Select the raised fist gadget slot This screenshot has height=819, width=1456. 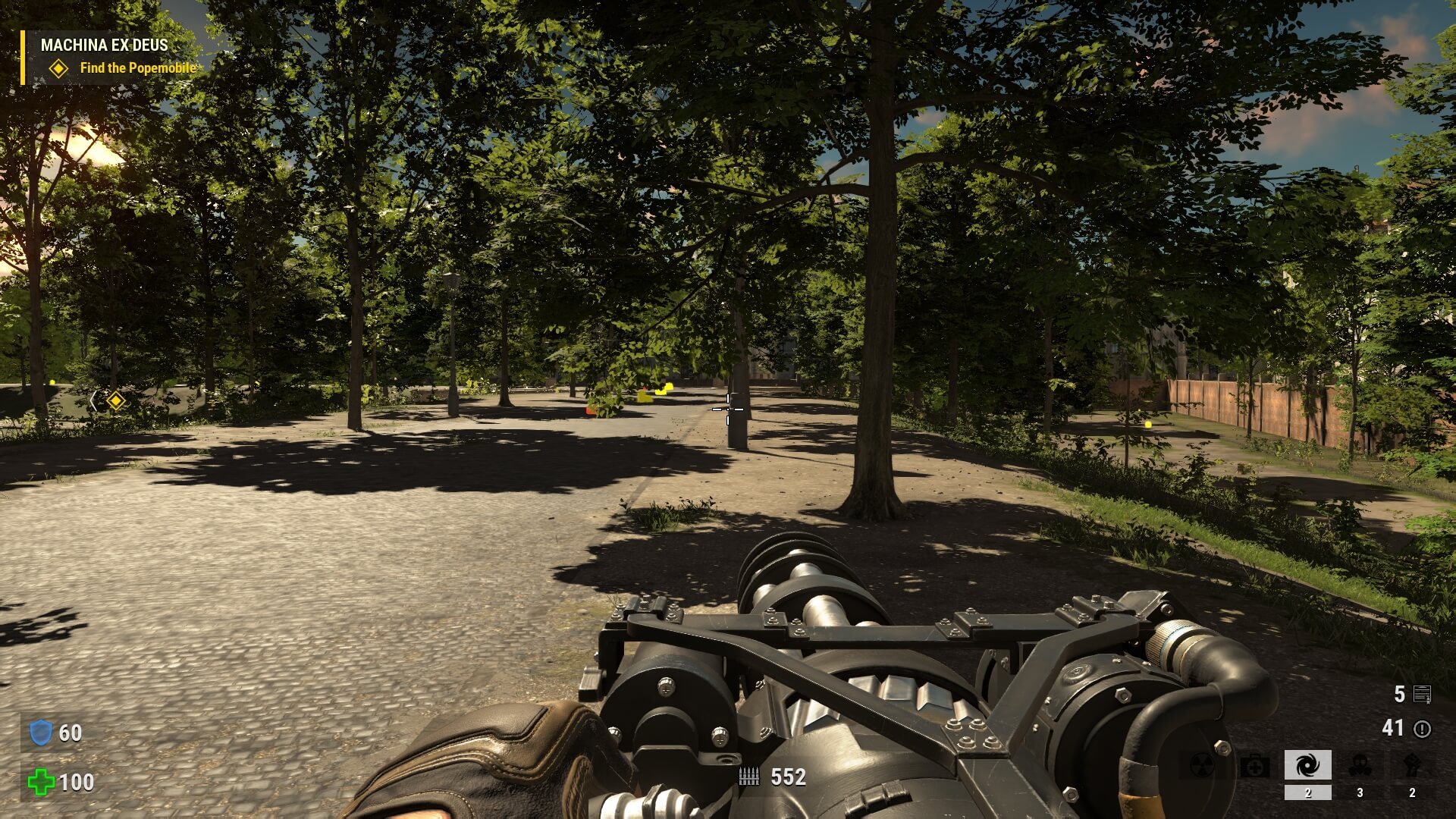tap(1411, 766)
